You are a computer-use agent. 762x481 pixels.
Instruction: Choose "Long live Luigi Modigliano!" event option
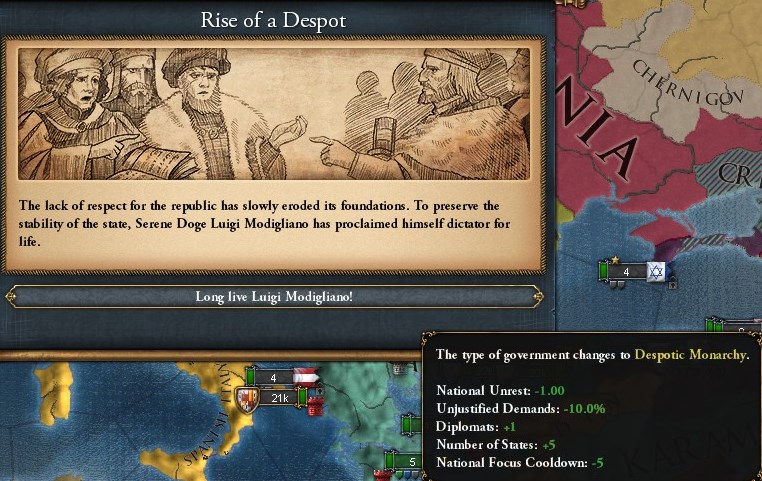274,297
